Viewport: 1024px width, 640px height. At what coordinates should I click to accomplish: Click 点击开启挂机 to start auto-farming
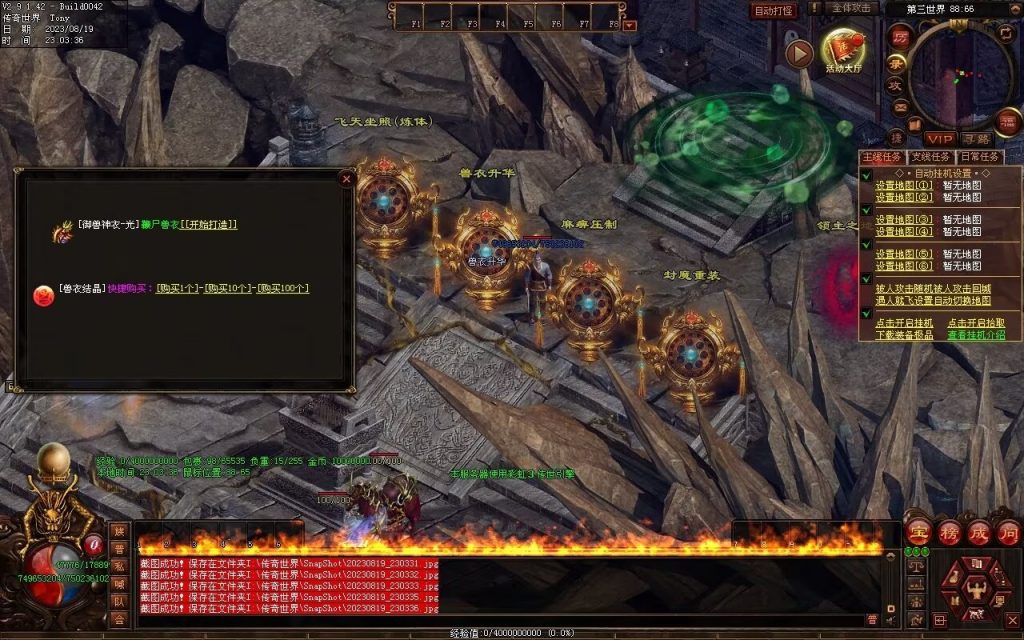(x=904, y=323)
